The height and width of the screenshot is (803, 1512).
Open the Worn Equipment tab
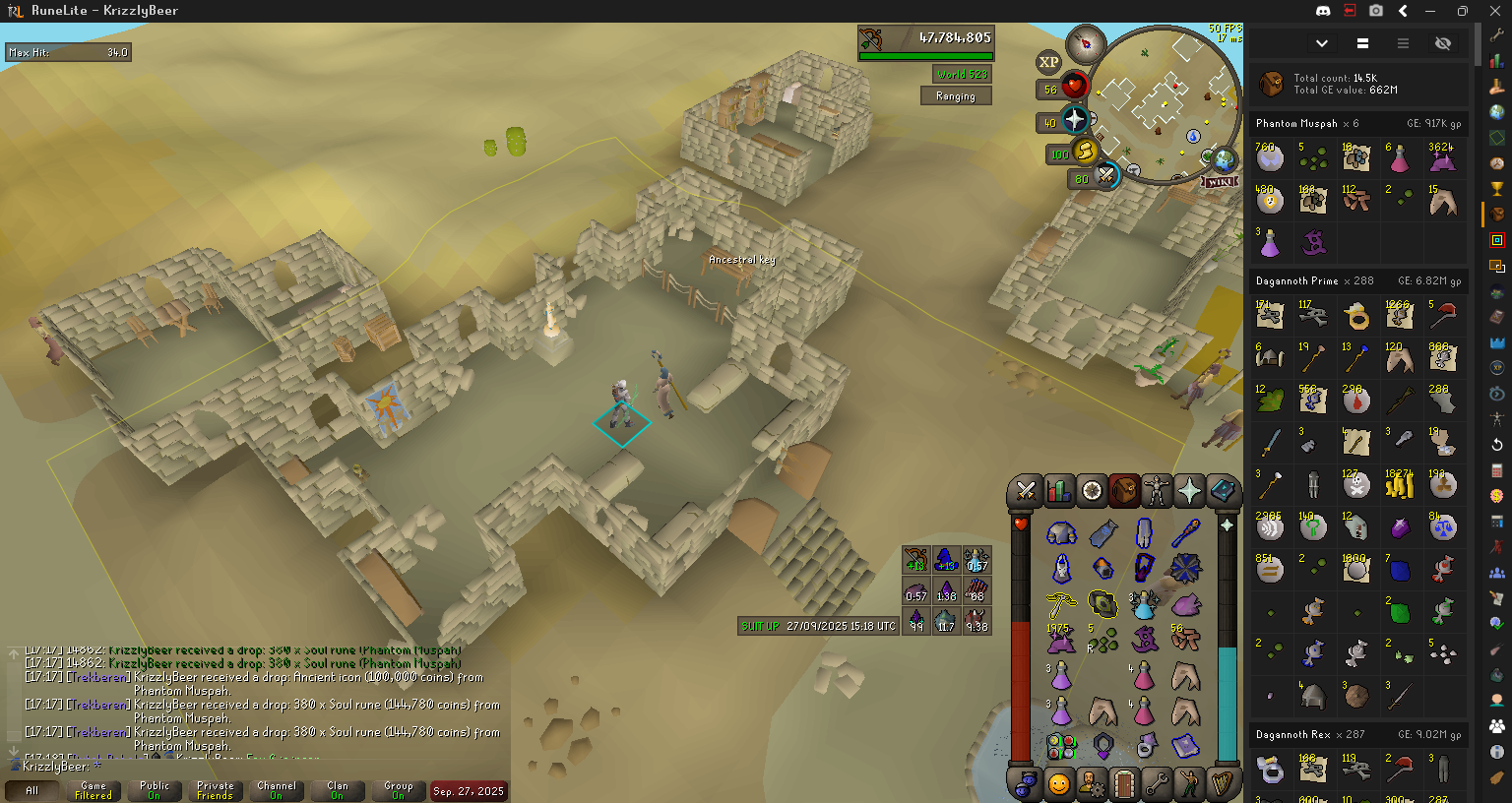point(1157,490)
